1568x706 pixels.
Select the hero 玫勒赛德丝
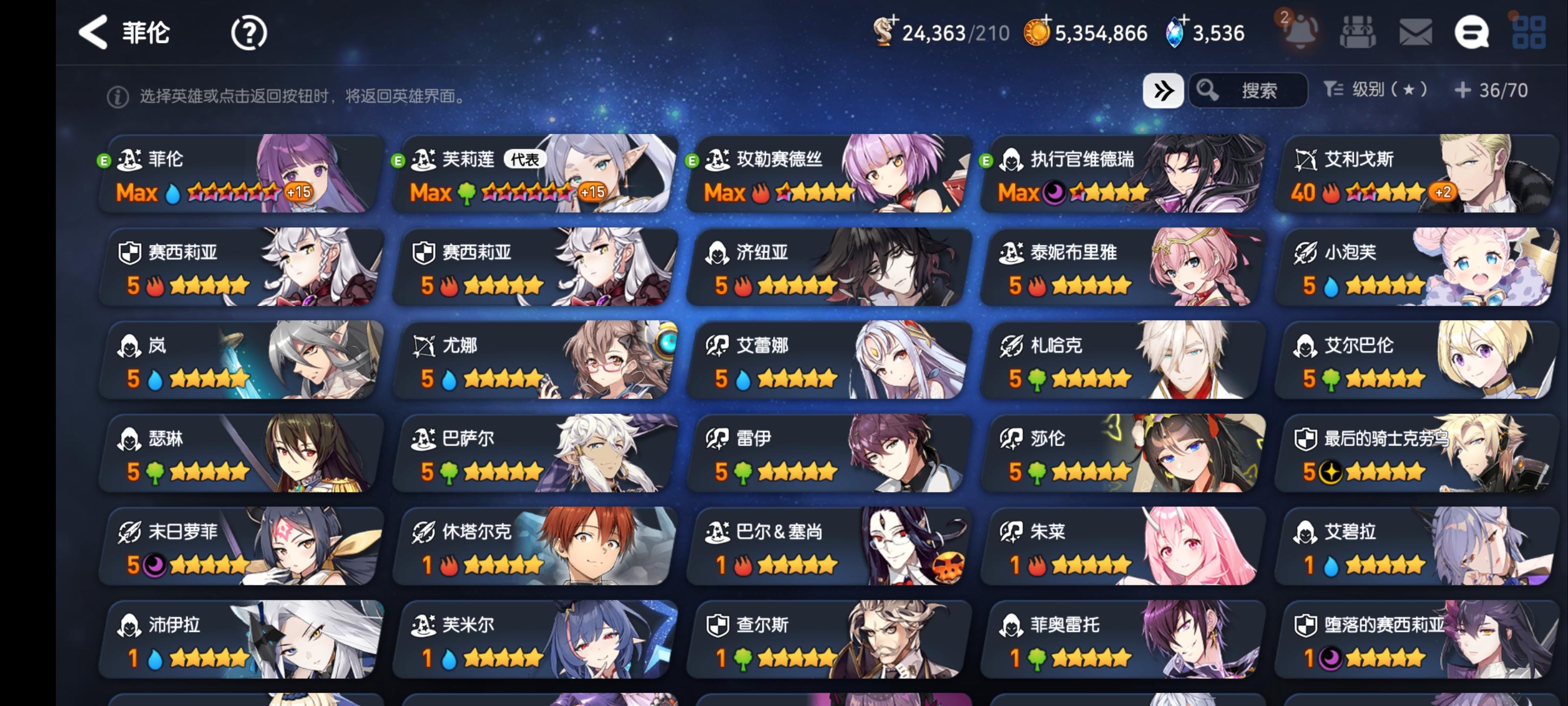(x=825, y=176)
